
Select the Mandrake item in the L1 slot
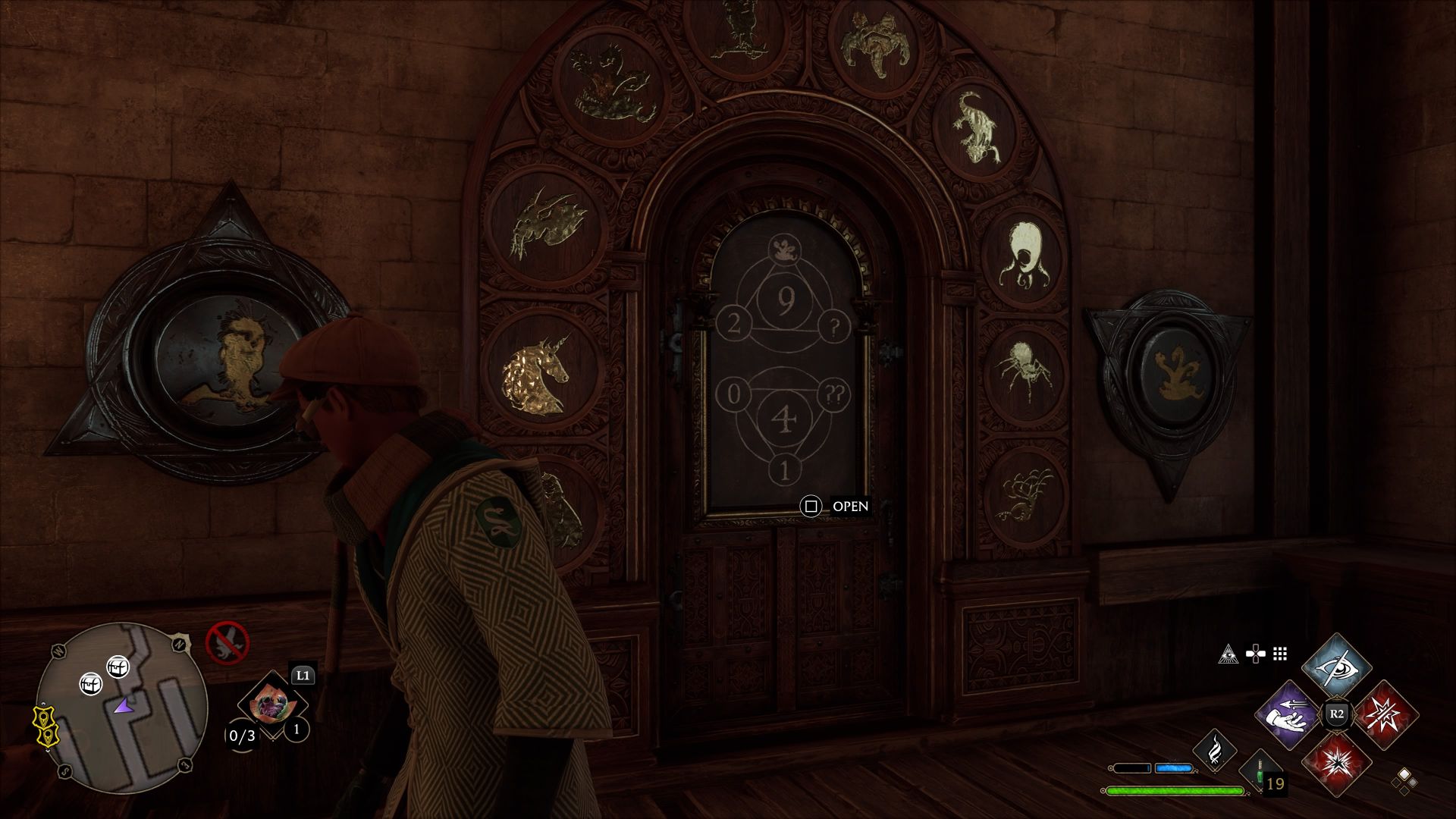tap(272, 705)
